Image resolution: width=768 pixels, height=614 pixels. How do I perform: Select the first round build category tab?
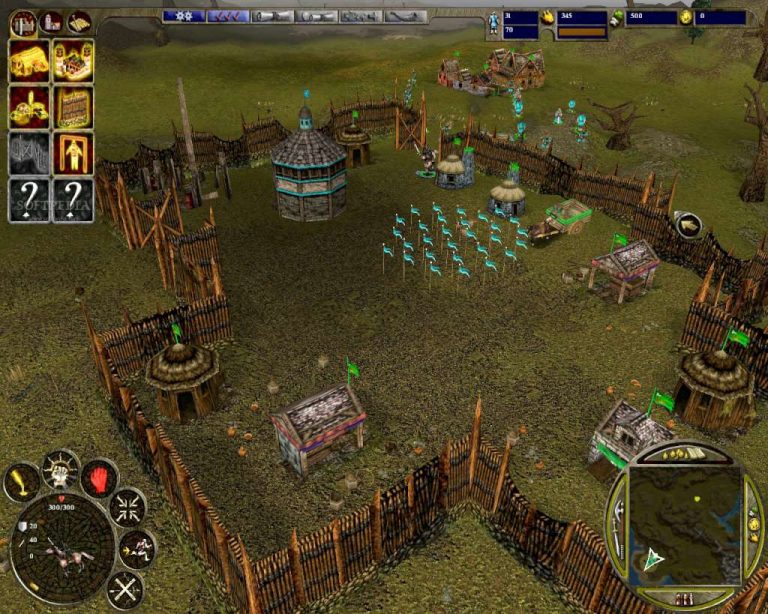pos(23,20)
